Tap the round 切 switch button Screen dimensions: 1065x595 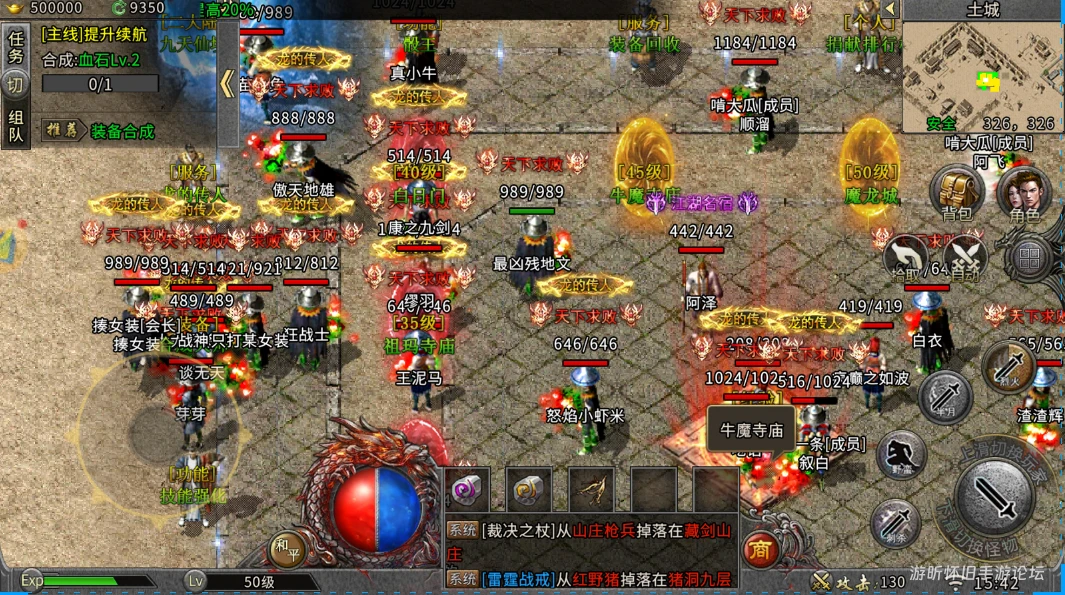16,85
